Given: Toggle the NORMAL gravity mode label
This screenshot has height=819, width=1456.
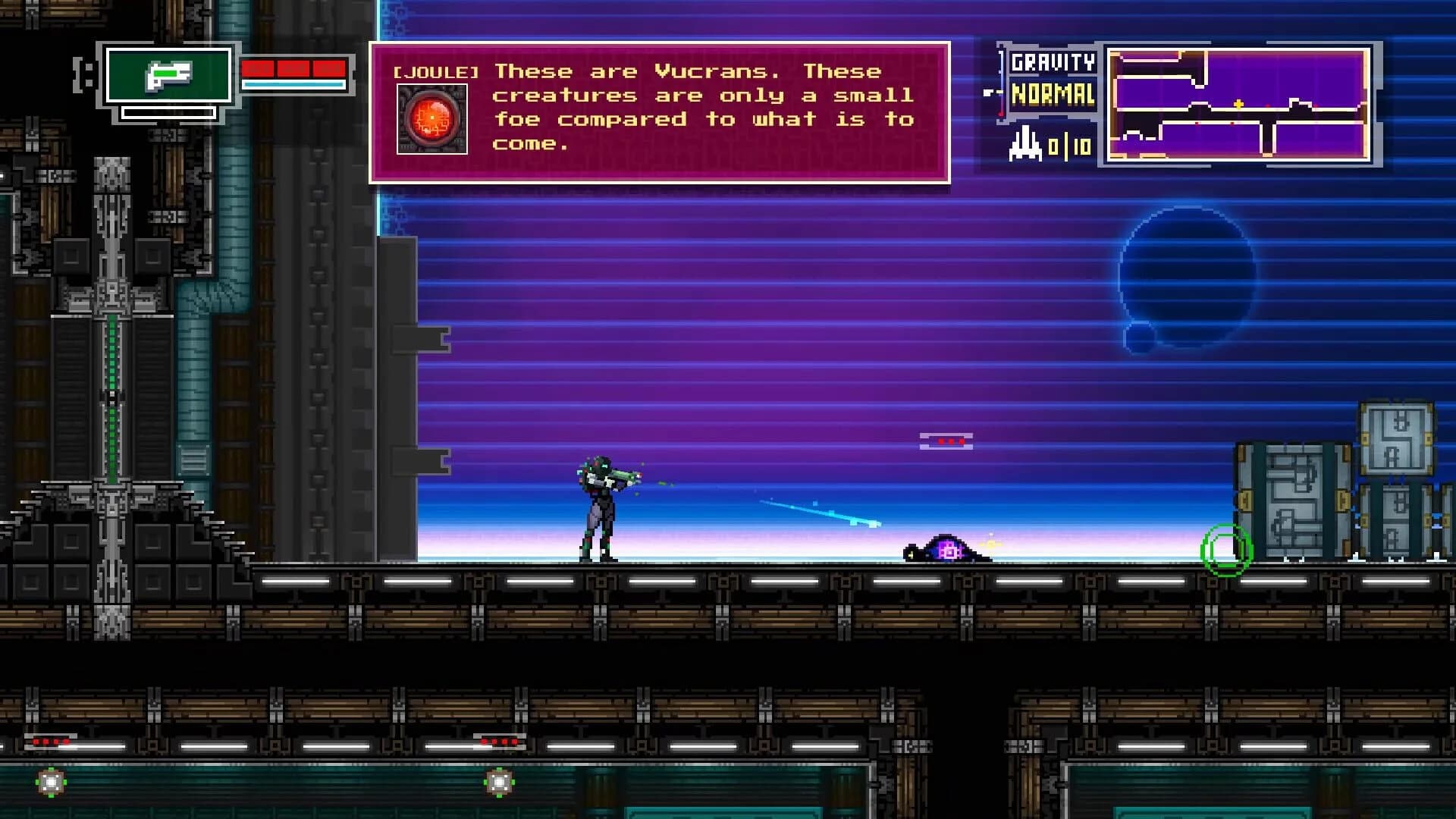Looking at the screenshot, I should (1054, 94).
